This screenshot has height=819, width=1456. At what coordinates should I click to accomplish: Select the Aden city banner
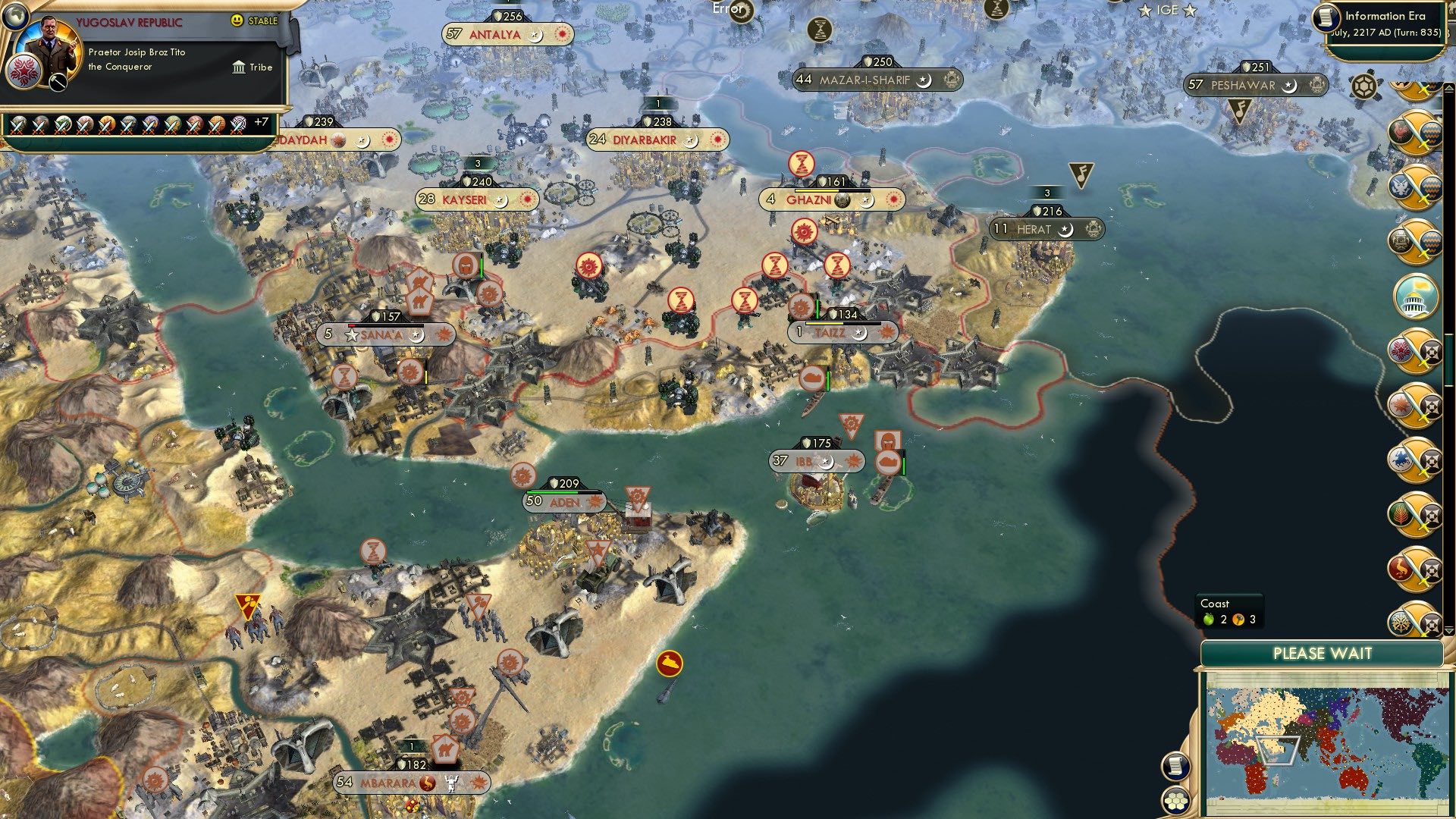tap(563, 501)
